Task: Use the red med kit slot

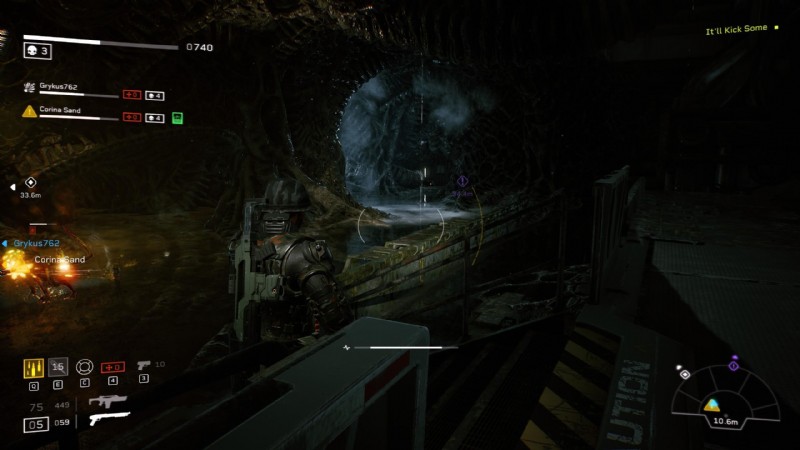Action: pyautogui.click(x=113, y=367)
